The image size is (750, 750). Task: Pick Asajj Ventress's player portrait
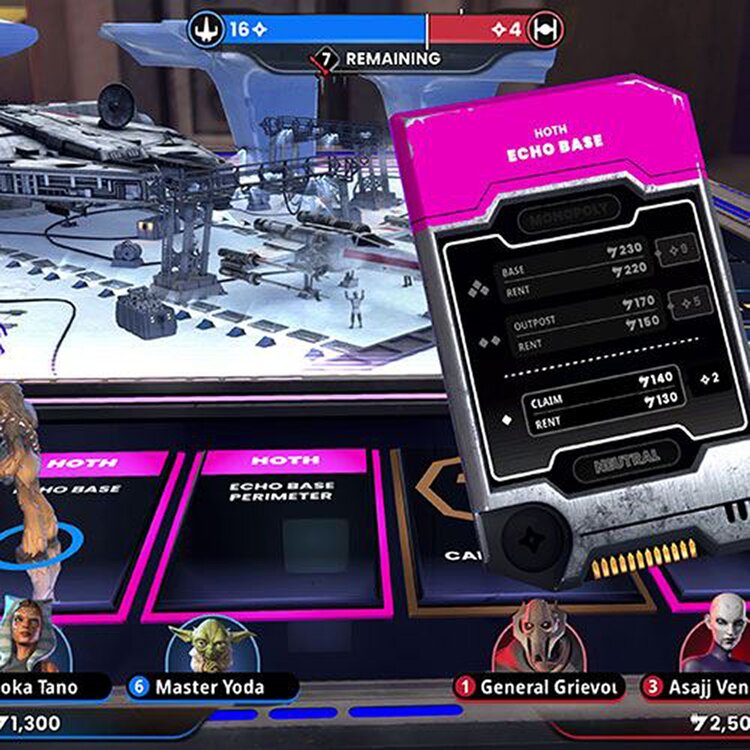click(718, 636)
